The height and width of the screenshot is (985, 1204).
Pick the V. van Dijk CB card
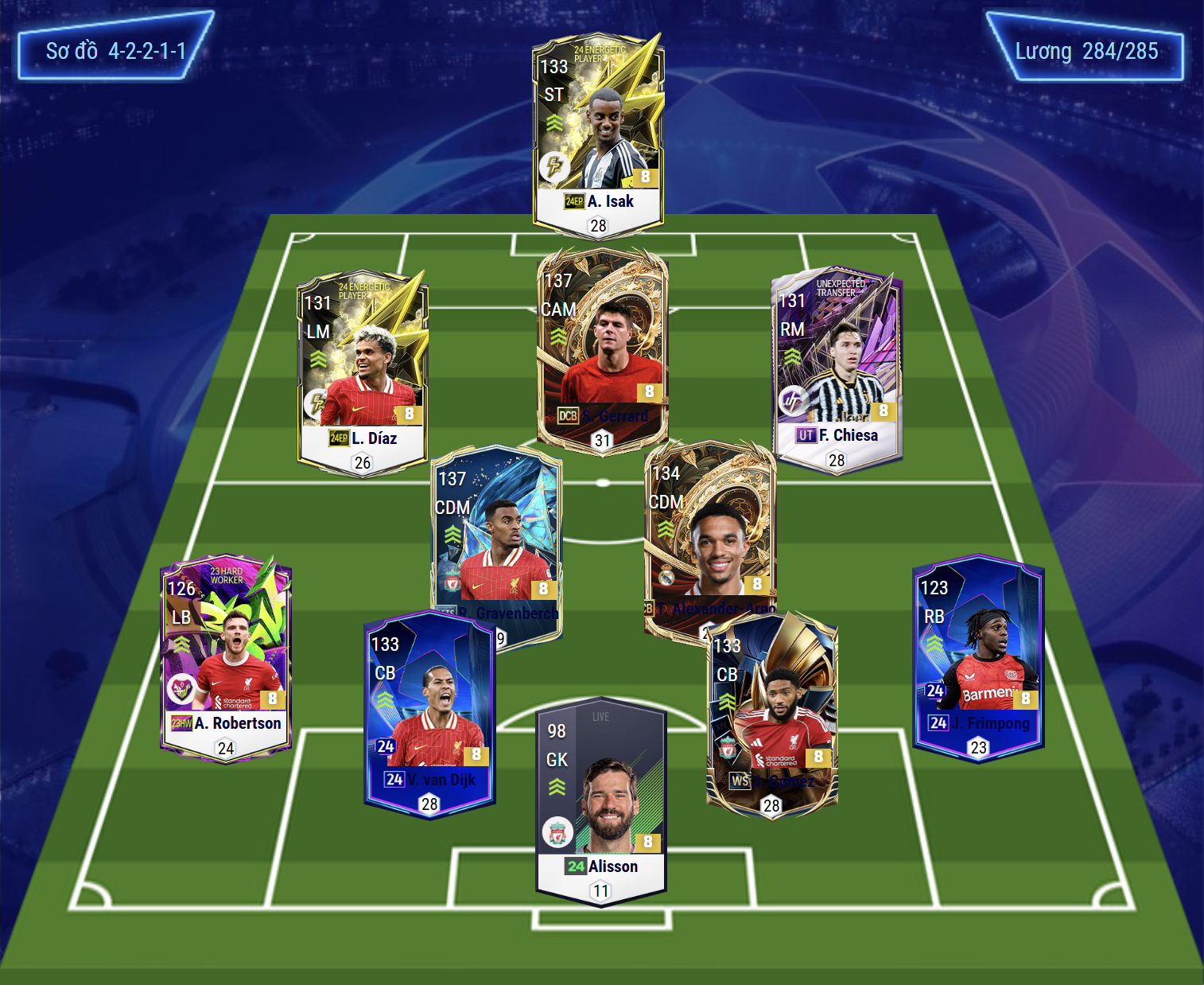[429, 714]
